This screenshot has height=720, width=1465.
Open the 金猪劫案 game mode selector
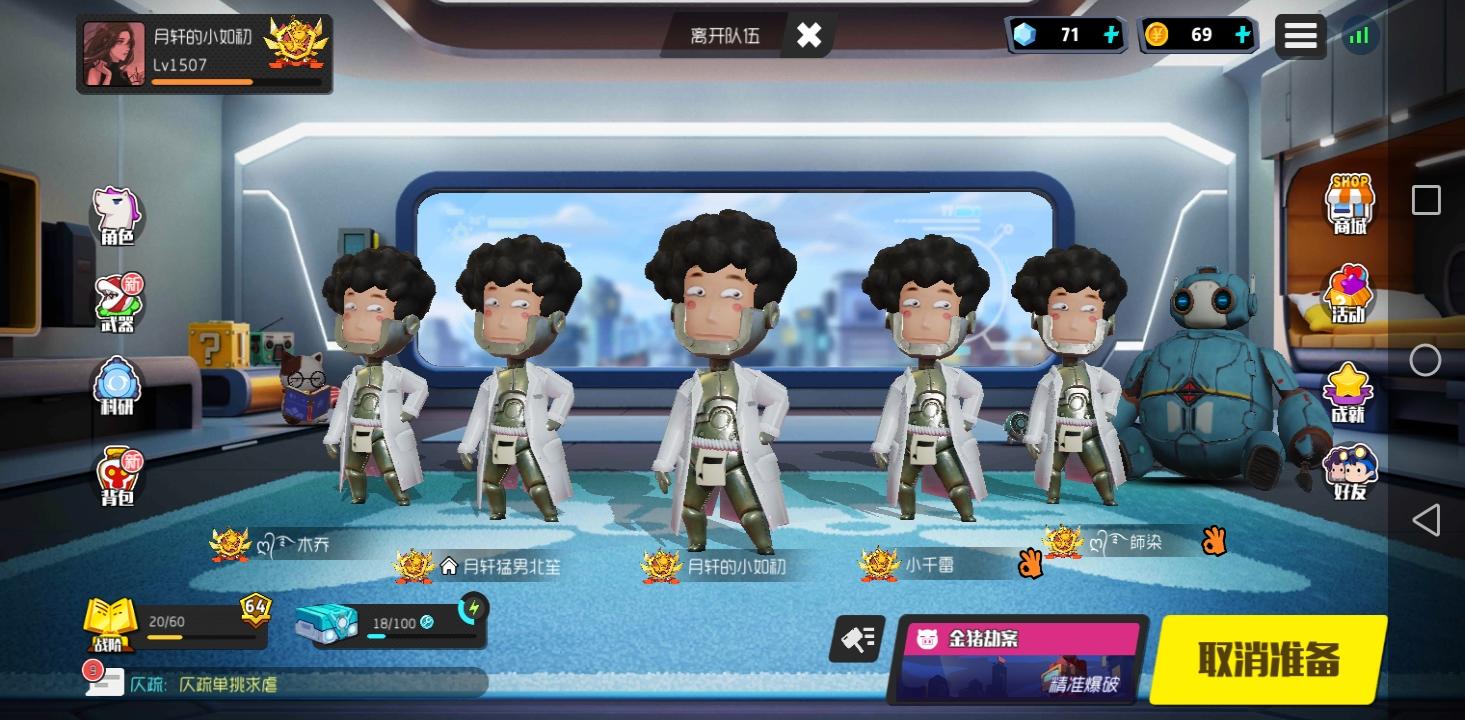click(1020, 660)
